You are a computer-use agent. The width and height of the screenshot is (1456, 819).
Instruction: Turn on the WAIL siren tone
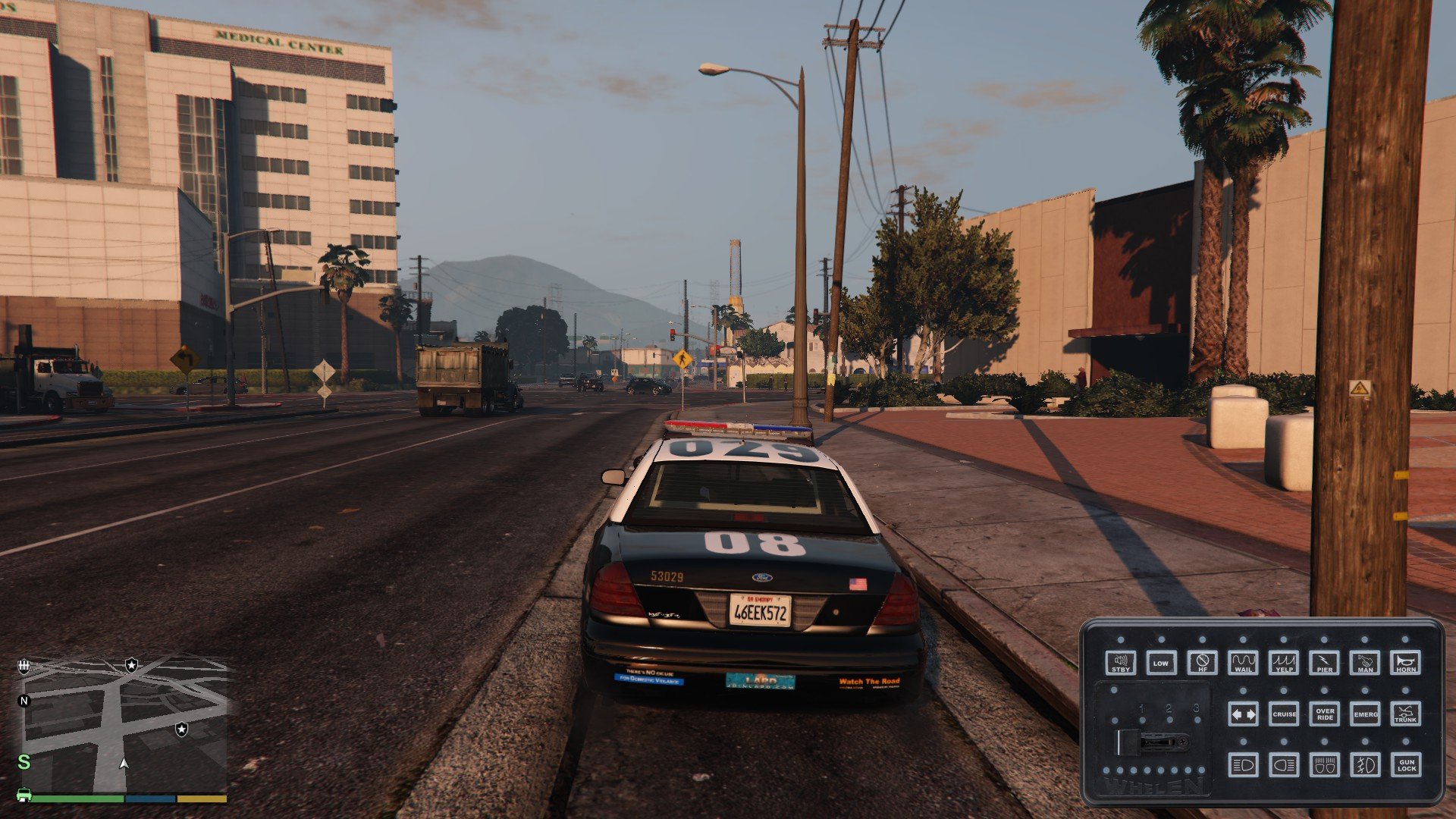point(1243,663)
